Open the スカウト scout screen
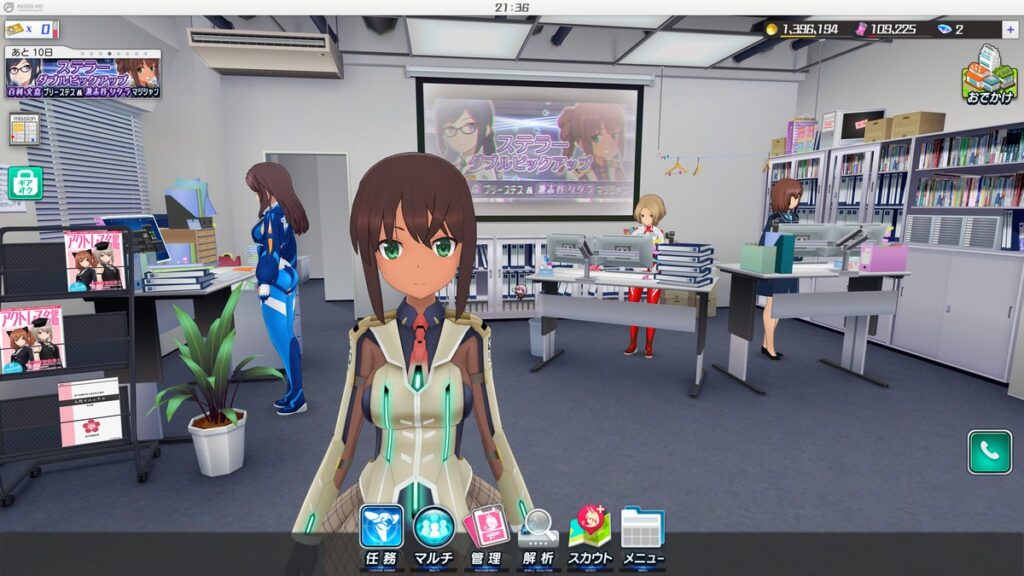The width and height of the screenshot is (1024, 576). click(x=590, y=535)
